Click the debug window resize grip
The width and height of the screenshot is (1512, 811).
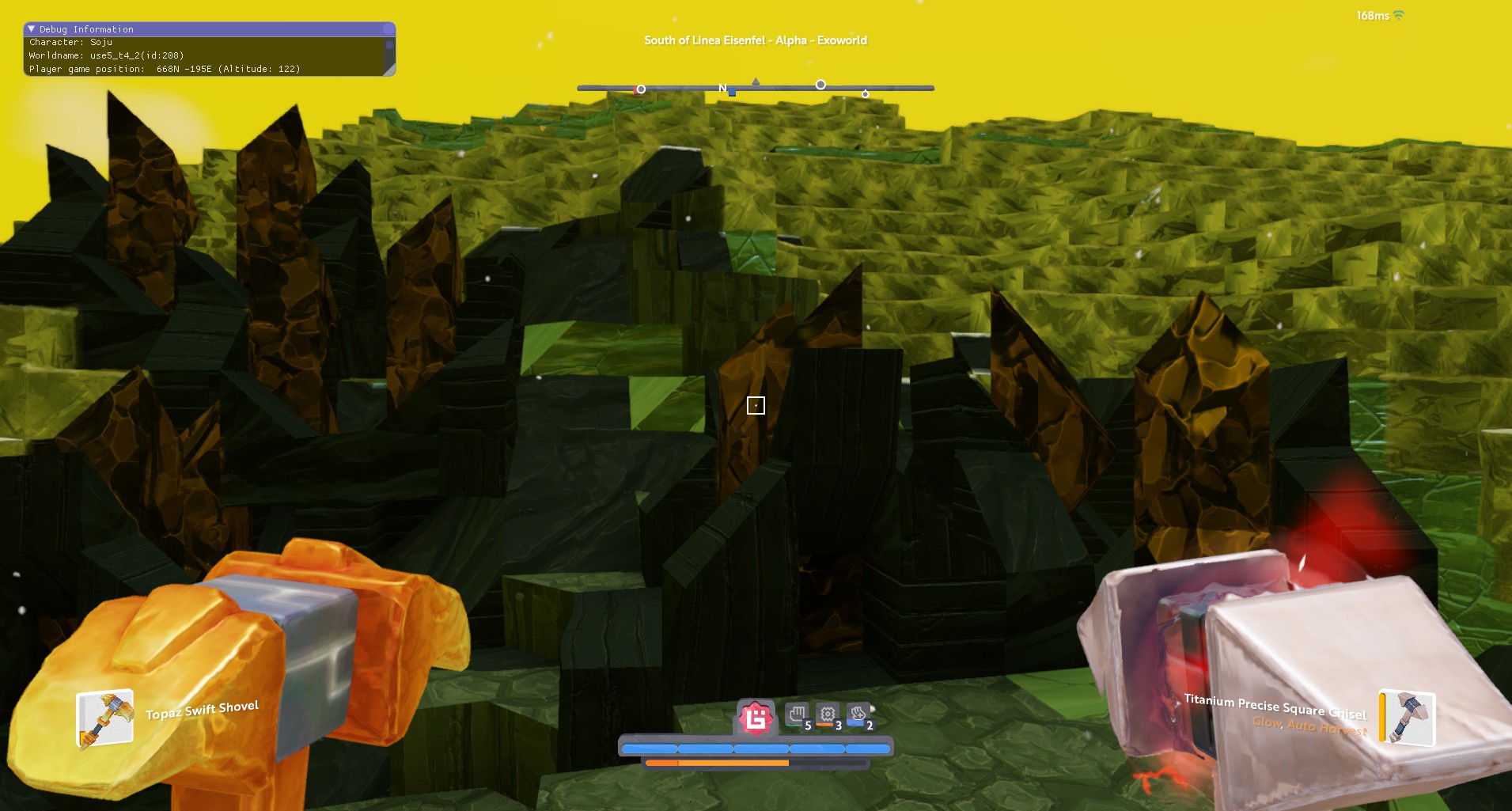389,70
